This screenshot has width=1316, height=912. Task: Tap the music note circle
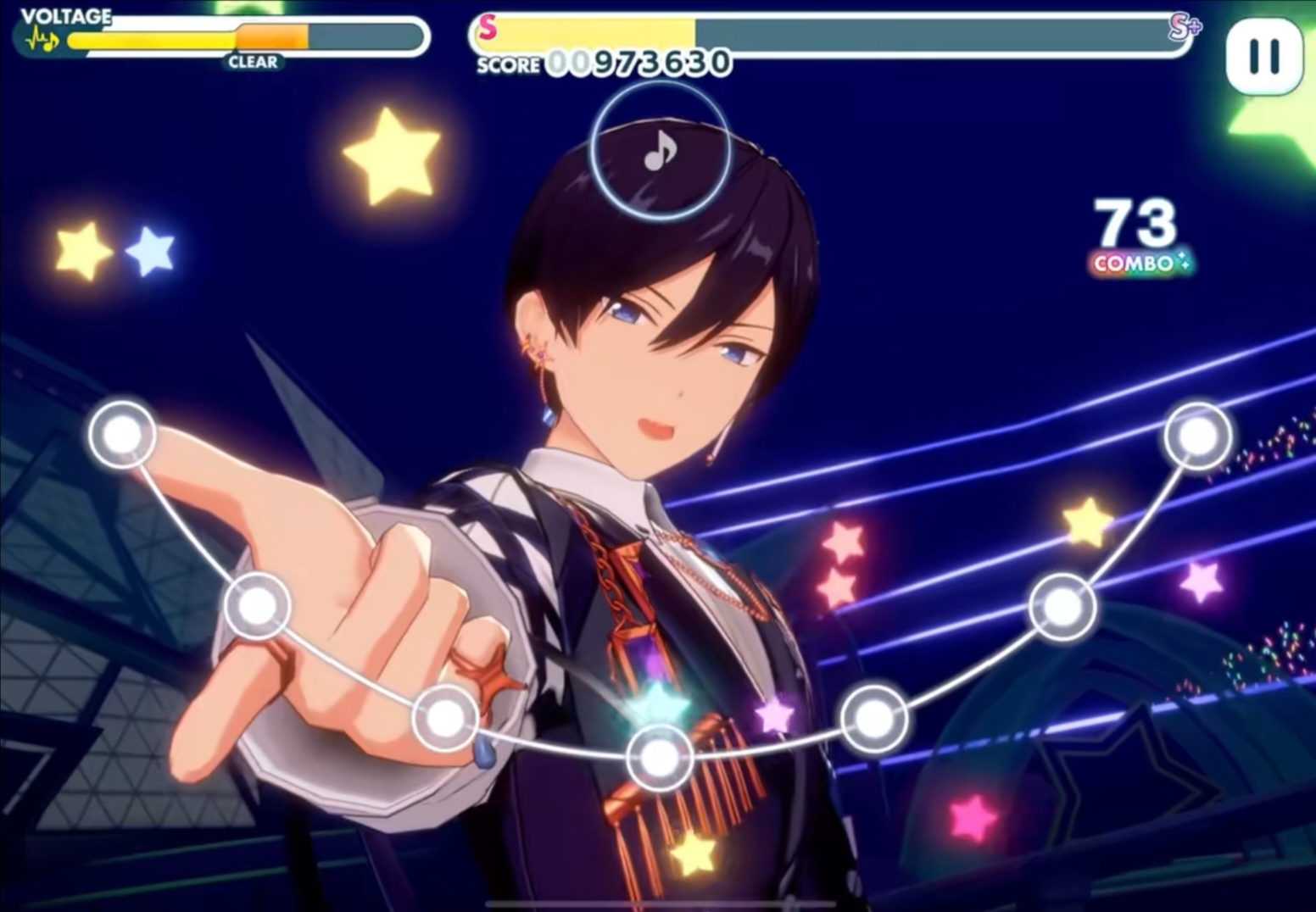click(x=660, y=153)
